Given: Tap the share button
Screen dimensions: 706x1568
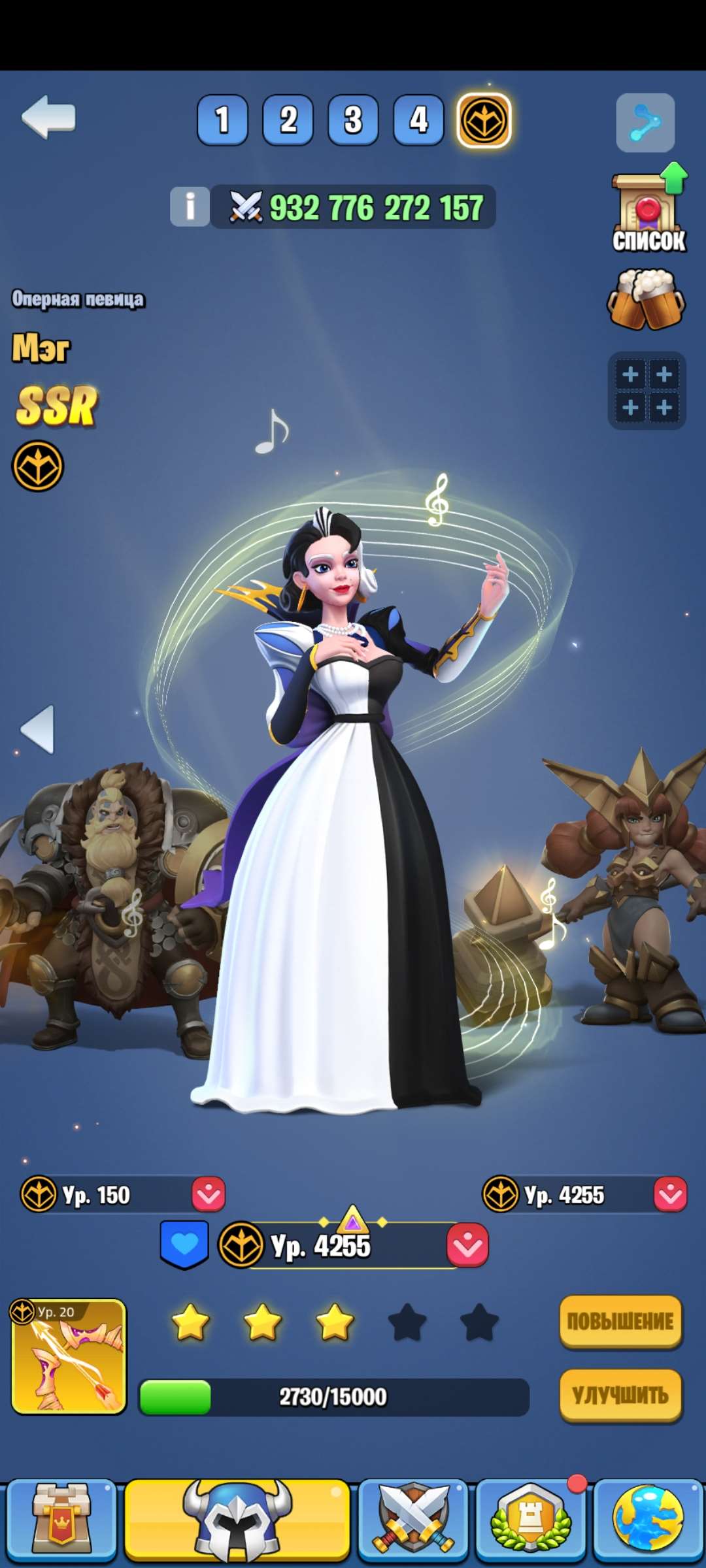Looking at the screenshot, I should coord(645,123).
